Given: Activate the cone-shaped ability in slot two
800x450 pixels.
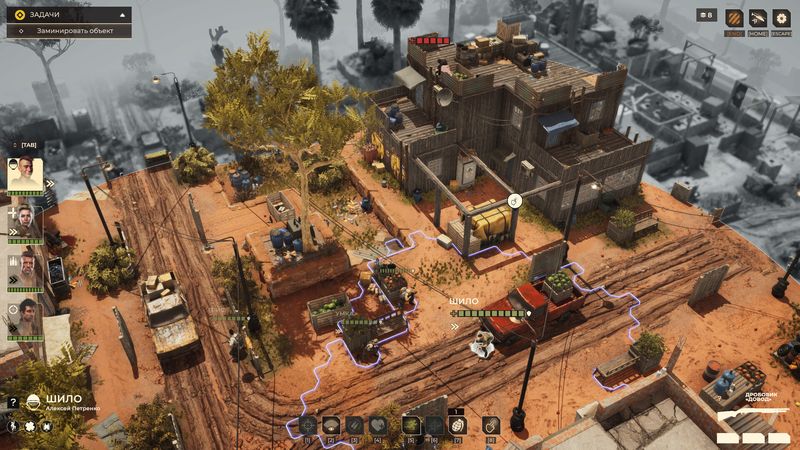Looking at the screenshot, I should [331, 426].
